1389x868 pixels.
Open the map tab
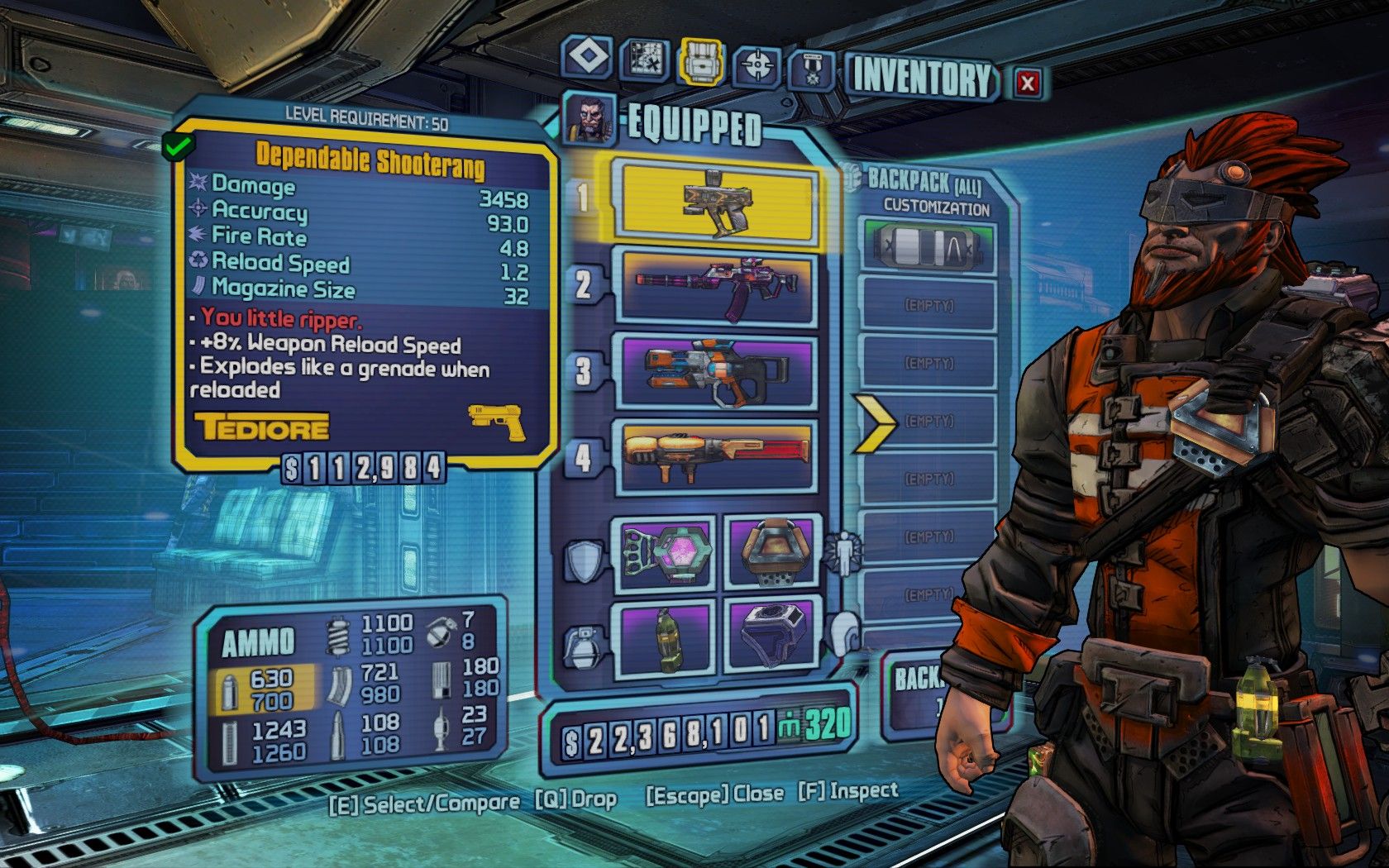pyautogui.click(x=644, y=59)
